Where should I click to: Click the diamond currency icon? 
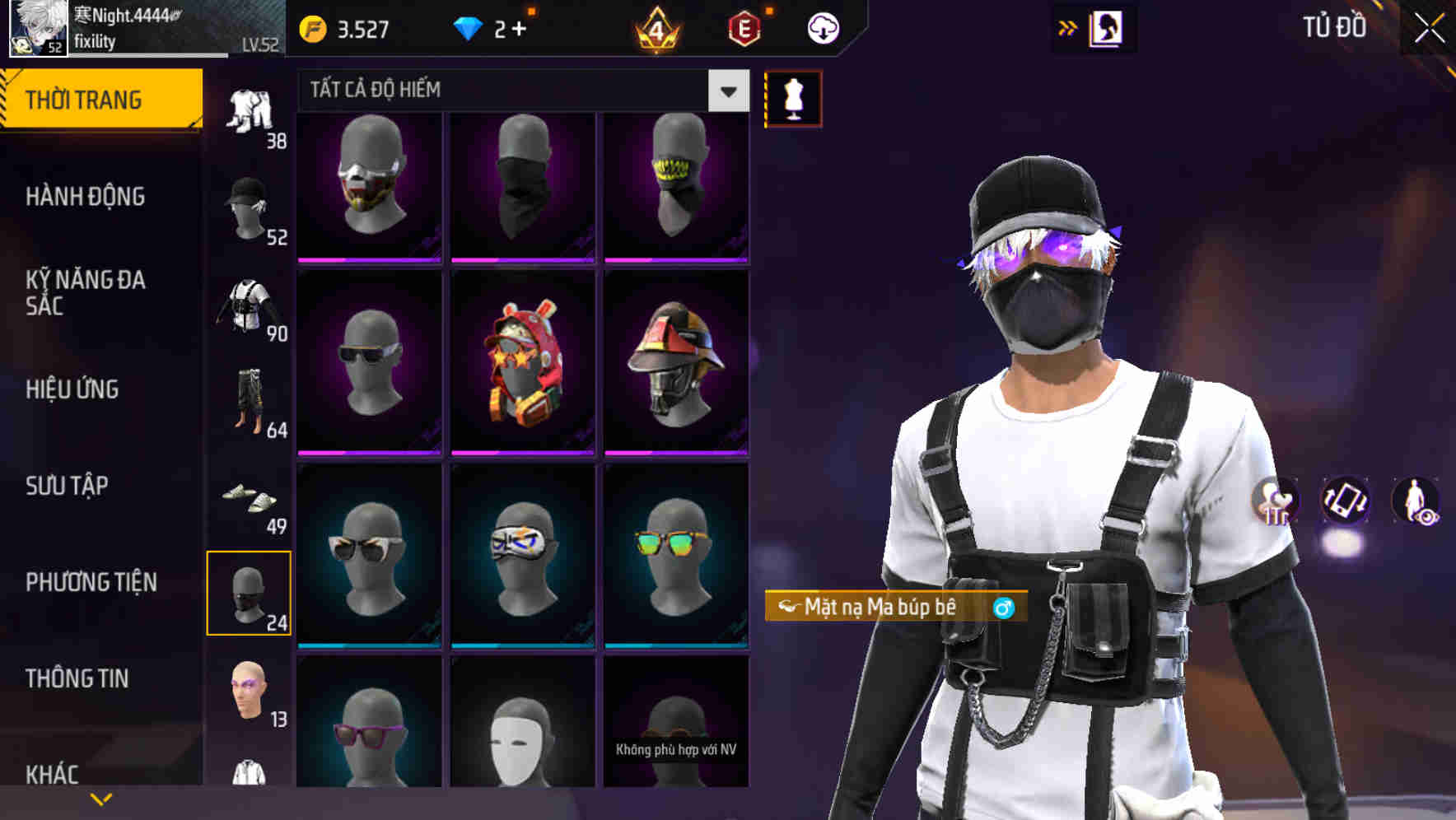coord(469,27)
